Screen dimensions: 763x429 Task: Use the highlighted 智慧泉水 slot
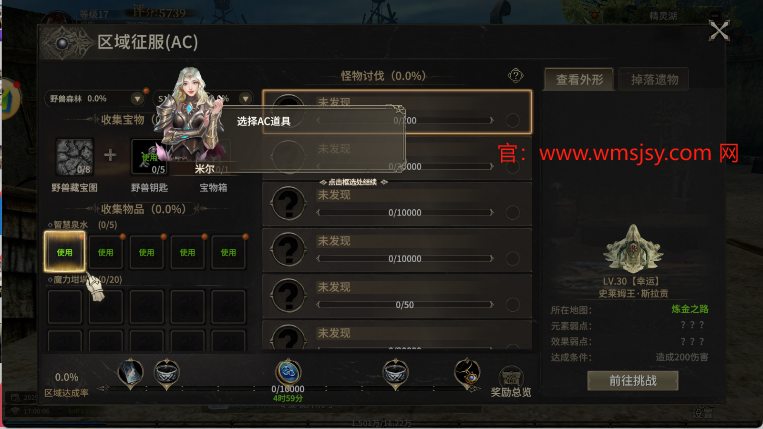[x=65, y=253]
